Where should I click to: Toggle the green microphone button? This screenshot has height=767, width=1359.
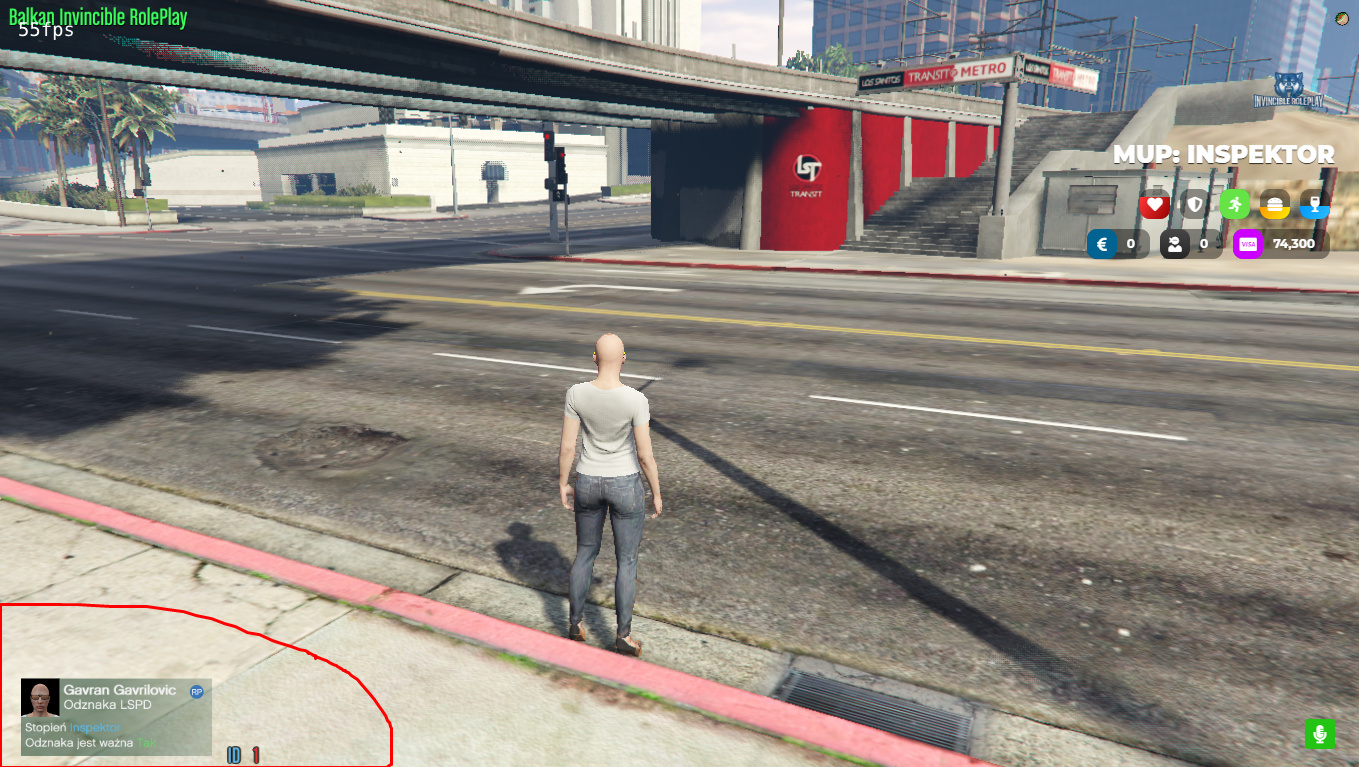pyautogui.click(x=1320, y=733)
